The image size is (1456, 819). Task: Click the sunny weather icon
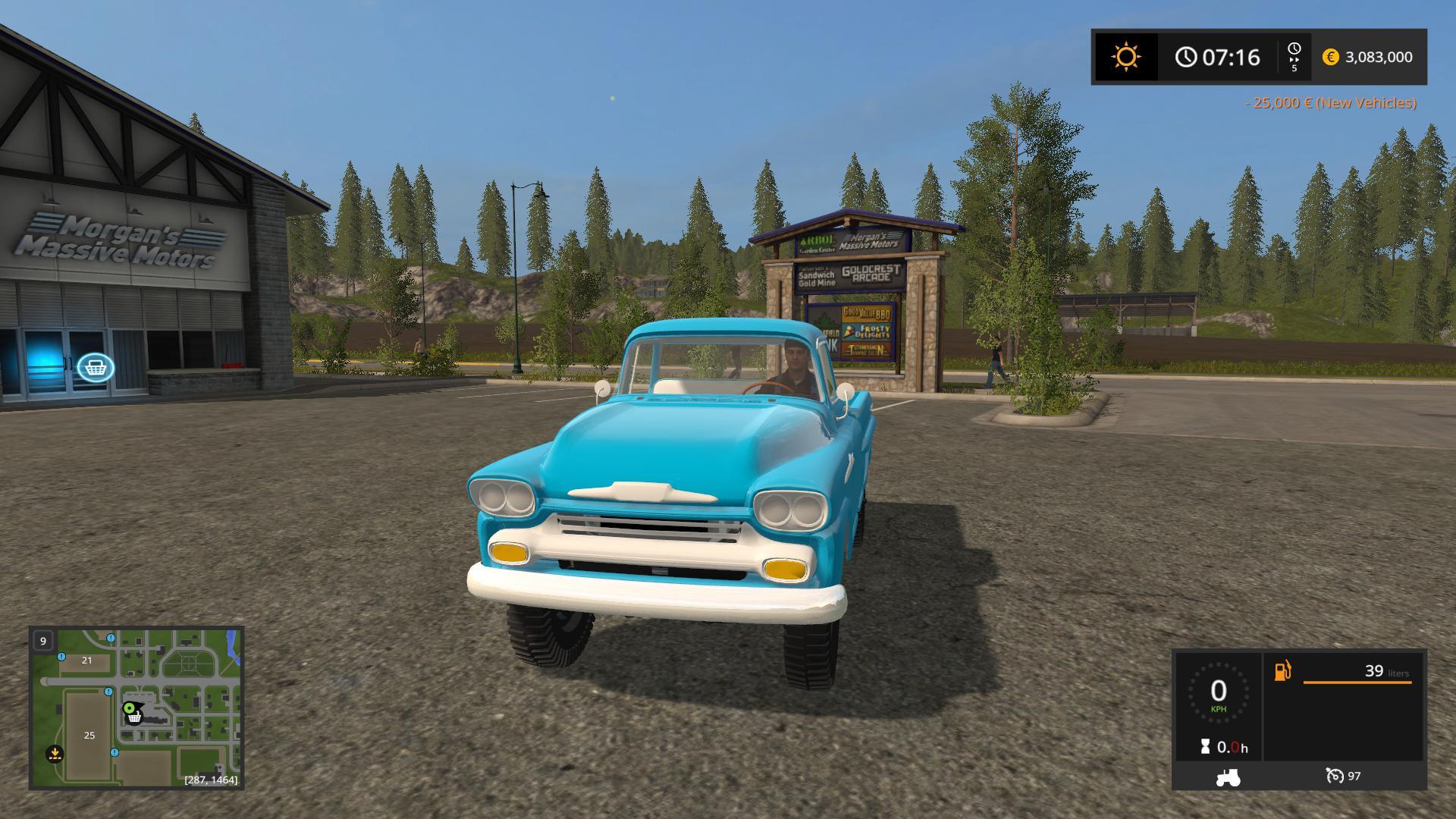point(1125,58)
